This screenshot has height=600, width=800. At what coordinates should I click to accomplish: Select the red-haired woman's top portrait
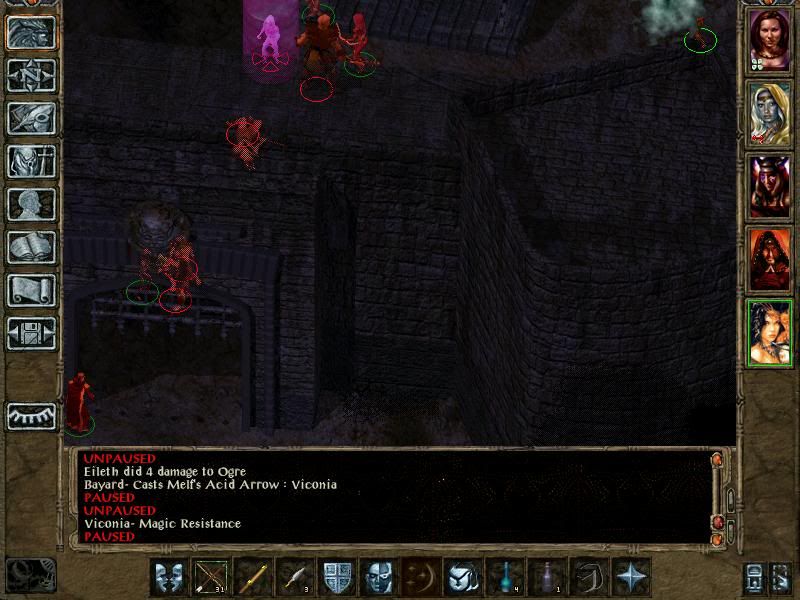769,38
